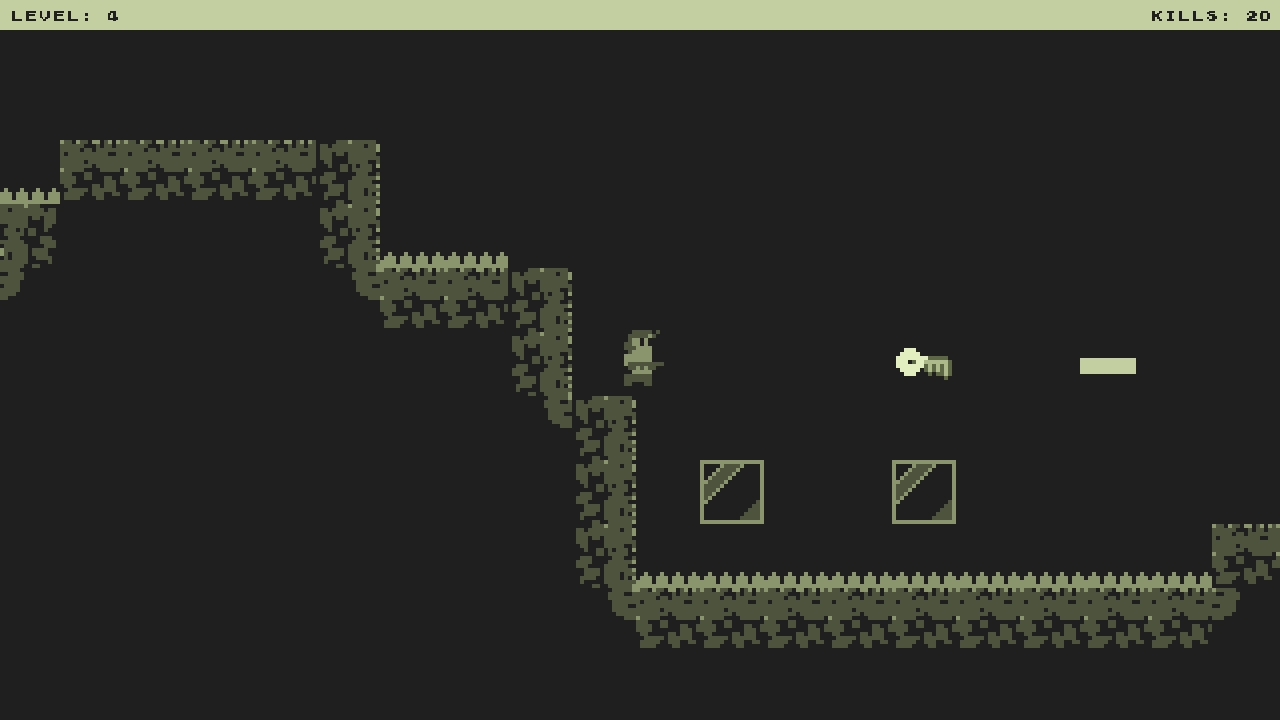
Task: Click the left striped crate block
Action: tap(731, 492)
